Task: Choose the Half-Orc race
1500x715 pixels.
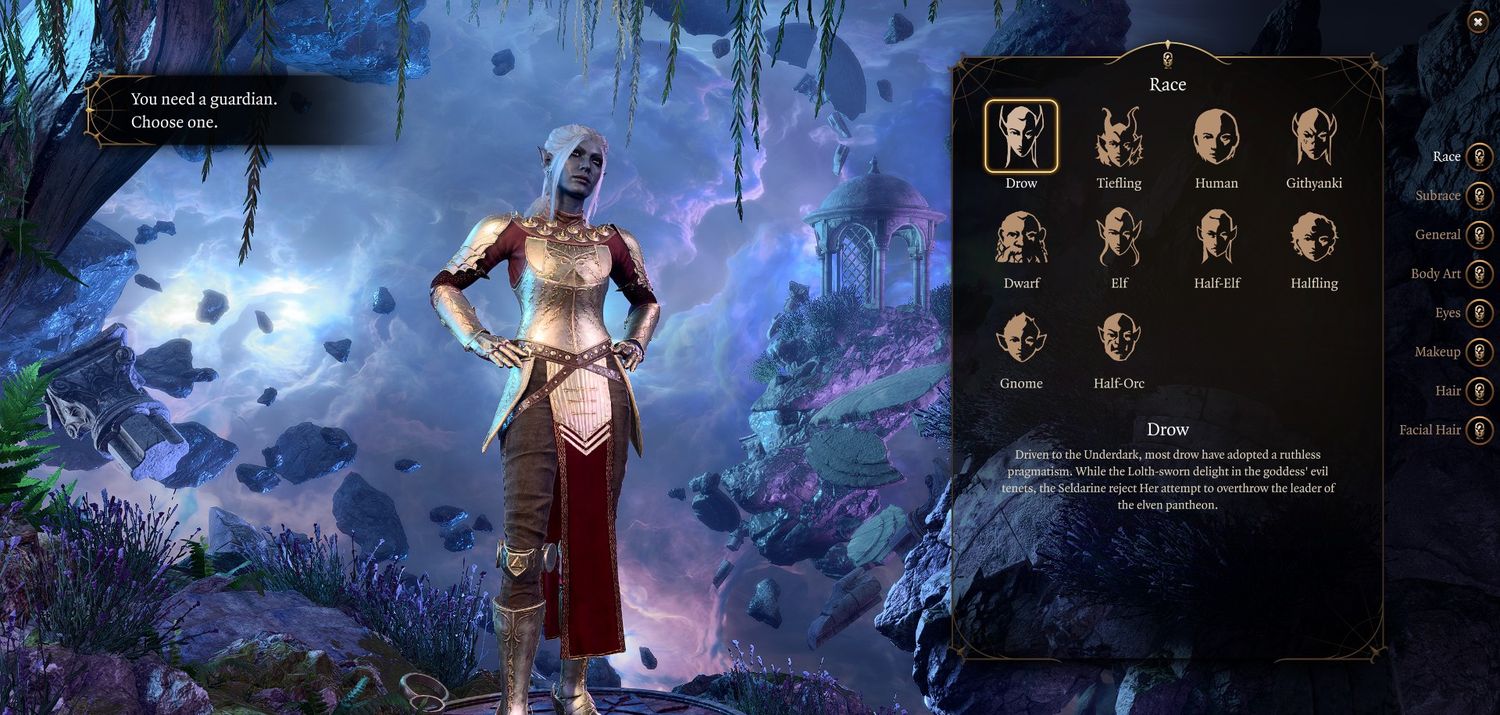Action: pyautogui.click(x=1119, y=337)
